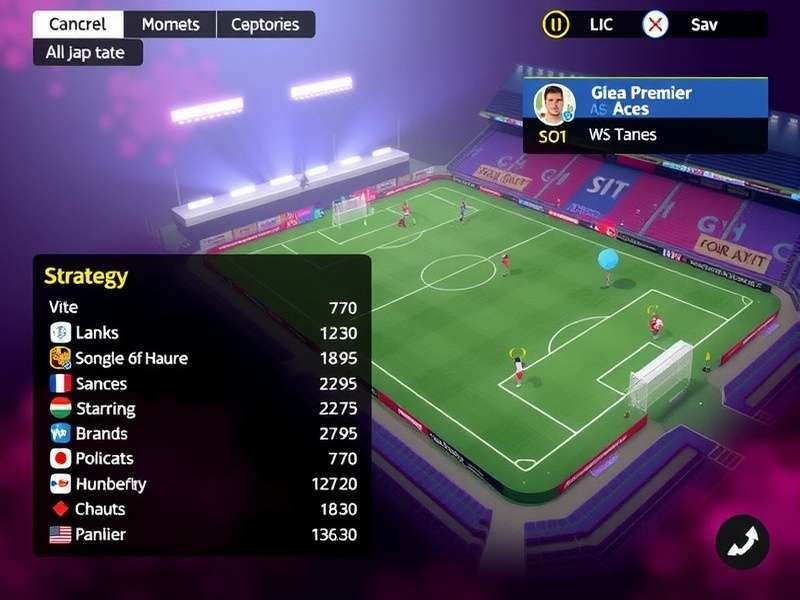Open the Momets tab
The image size is (800, 600).
170,24
